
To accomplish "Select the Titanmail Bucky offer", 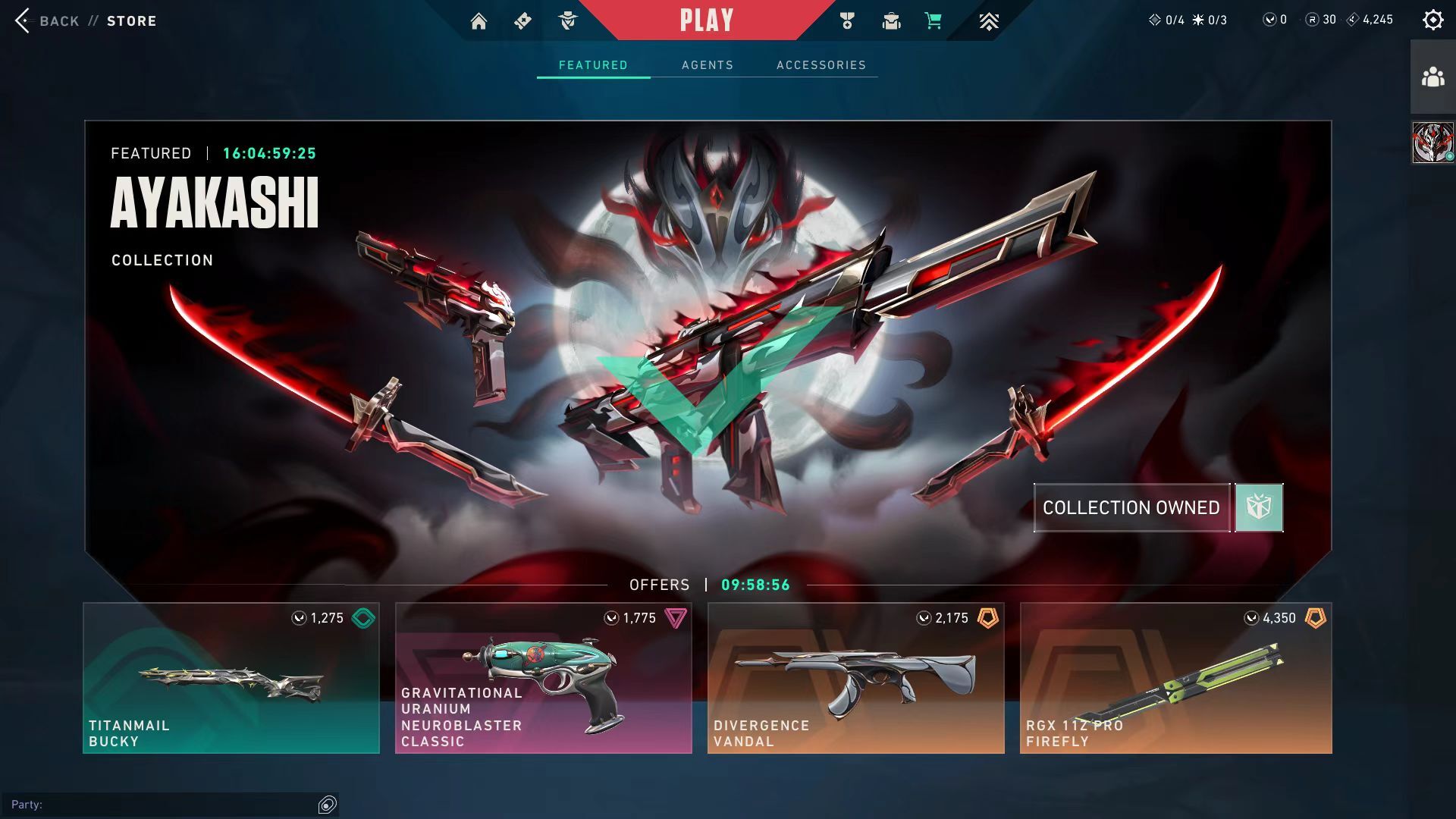I will pos(231,678).
